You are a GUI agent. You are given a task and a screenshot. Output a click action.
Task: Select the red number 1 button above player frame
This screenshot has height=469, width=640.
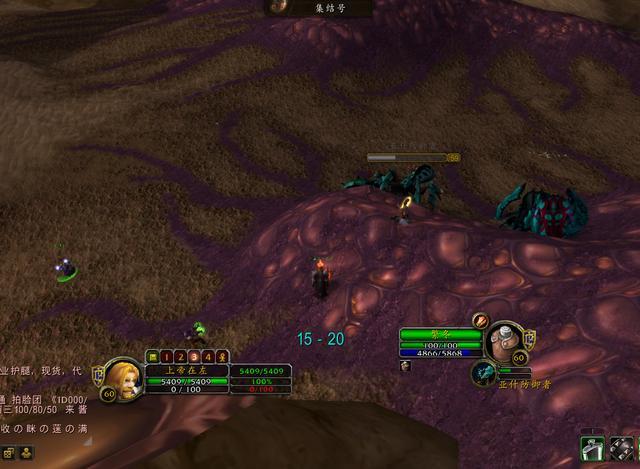tap(166, 356)
